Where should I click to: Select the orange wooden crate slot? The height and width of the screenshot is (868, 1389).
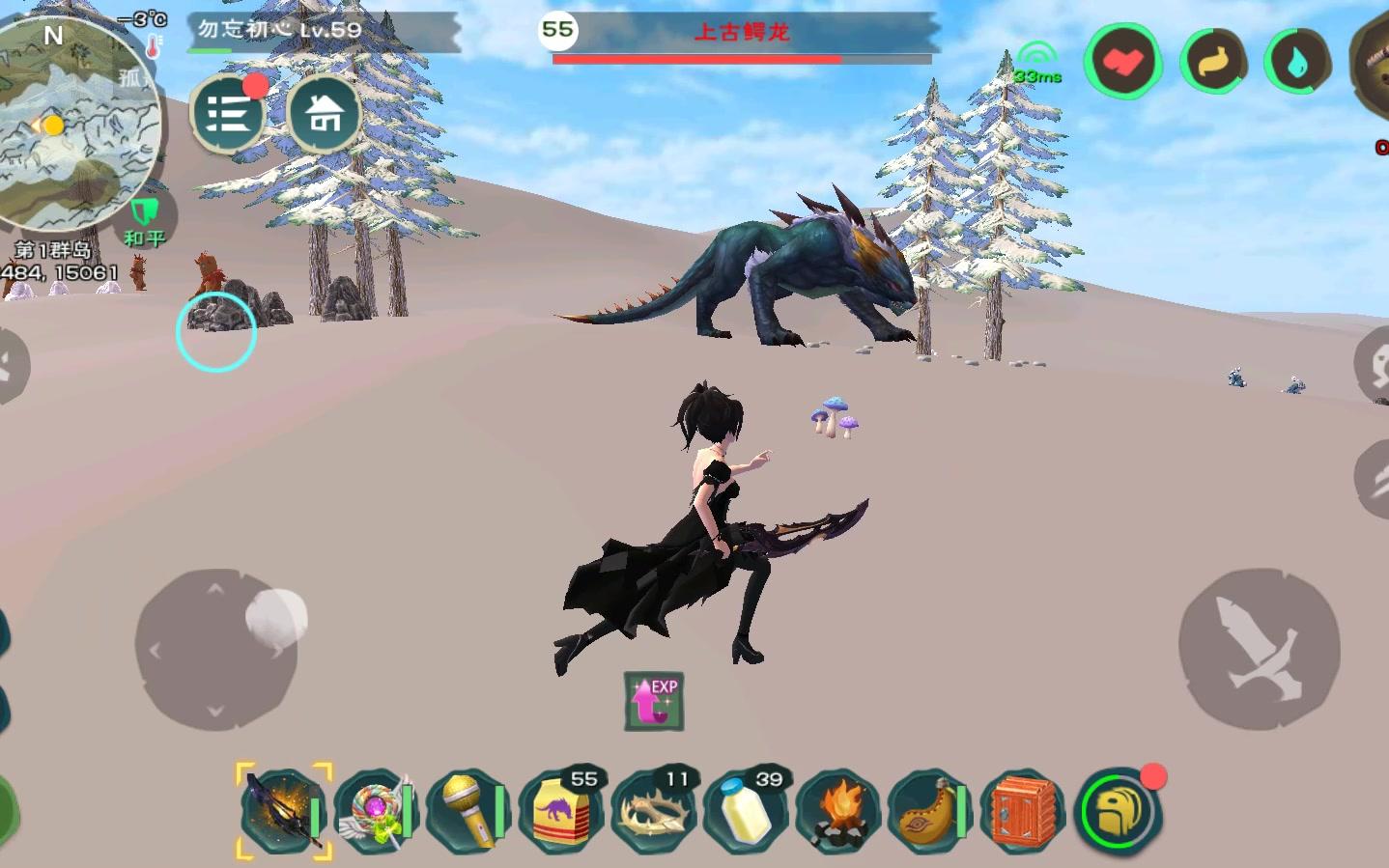tap(1023, 812)
